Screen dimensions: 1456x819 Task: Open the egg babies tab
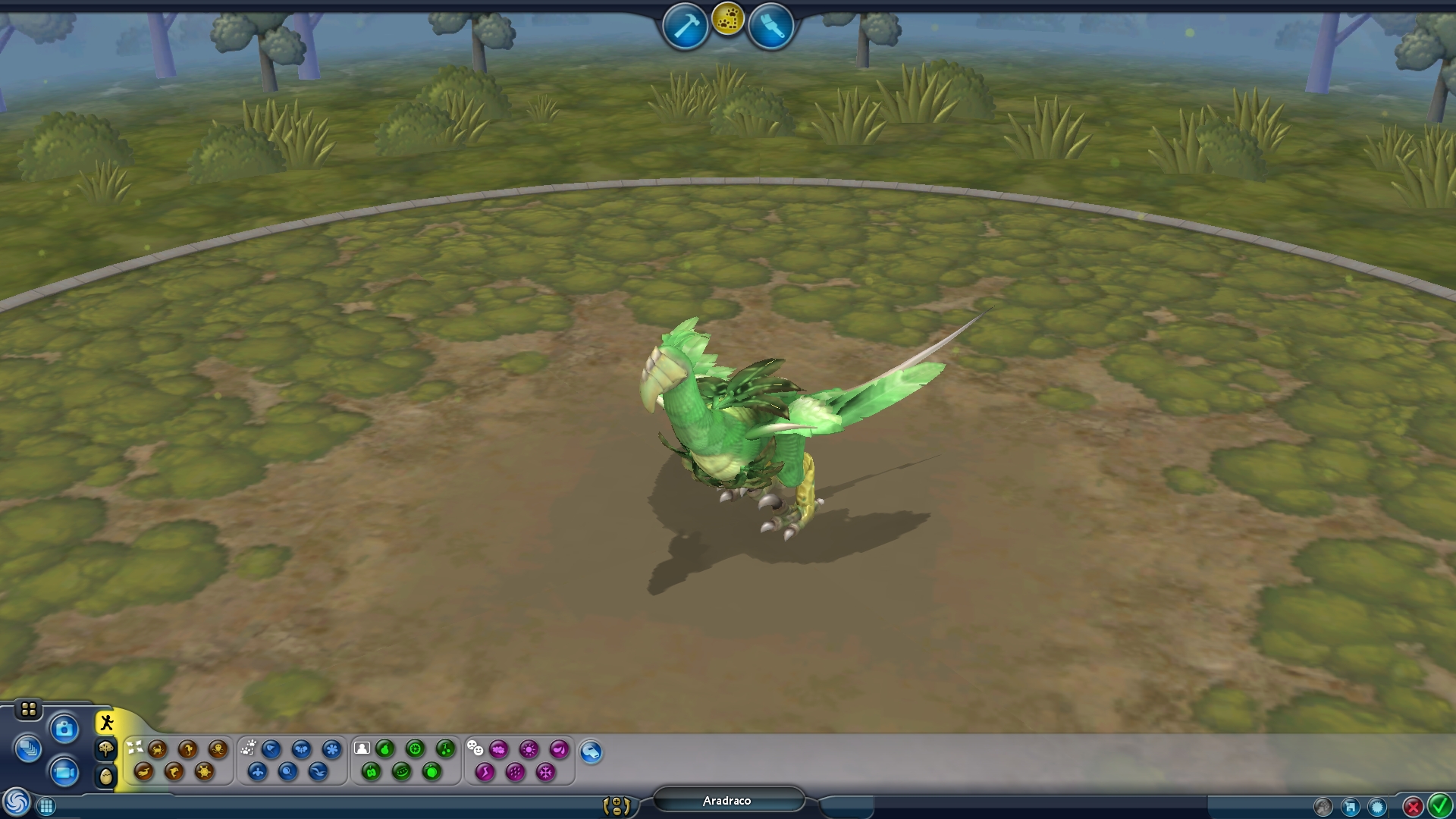[x=106, y=776]
